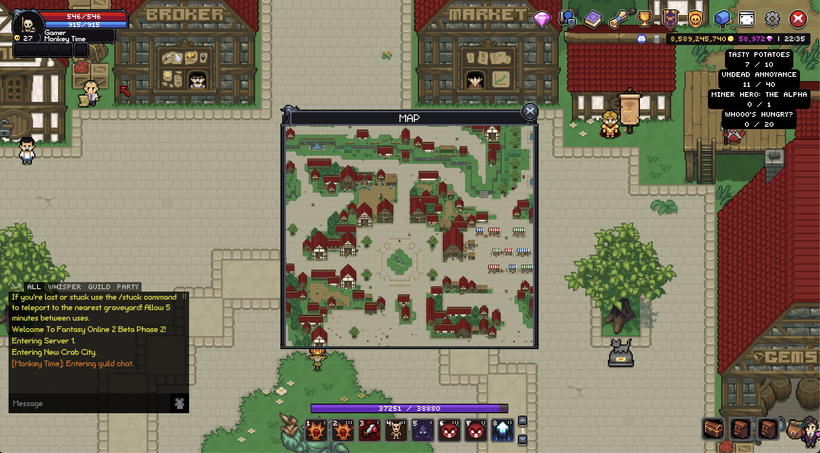
Task: Open the gold trophy achievements icon
Action: [645, 18]
